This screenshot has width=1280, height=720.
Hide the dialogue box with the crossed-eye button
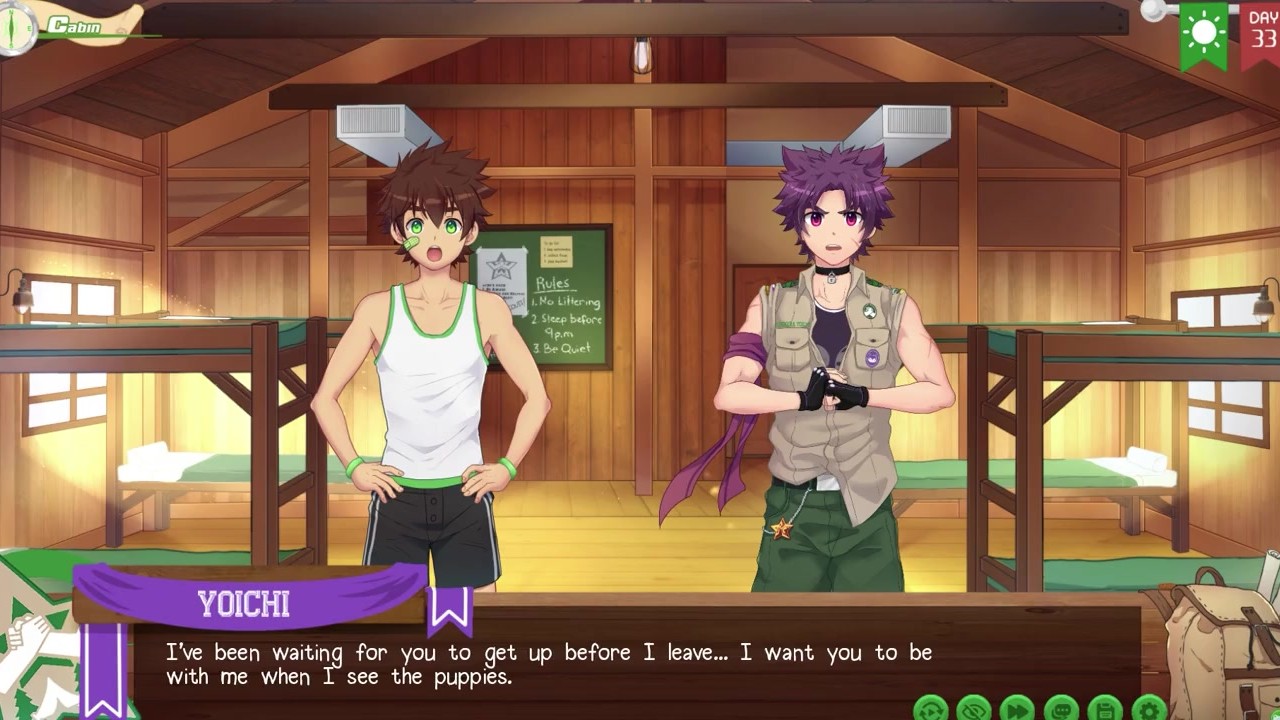pos(974,709)
